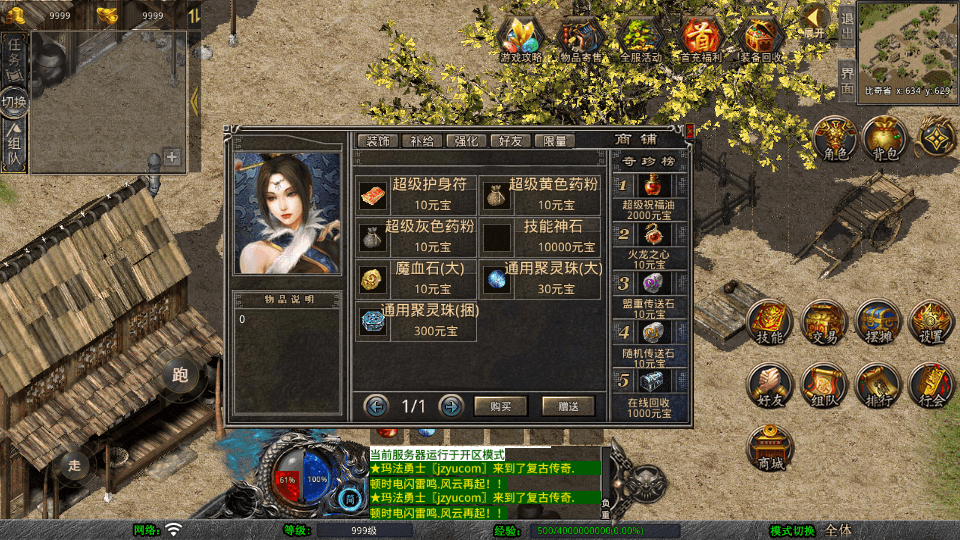The width and height of the screenshot is (960, 540).
Task: Select 超级黄色药粉 in the shop
Action: [x=540, y=195]
